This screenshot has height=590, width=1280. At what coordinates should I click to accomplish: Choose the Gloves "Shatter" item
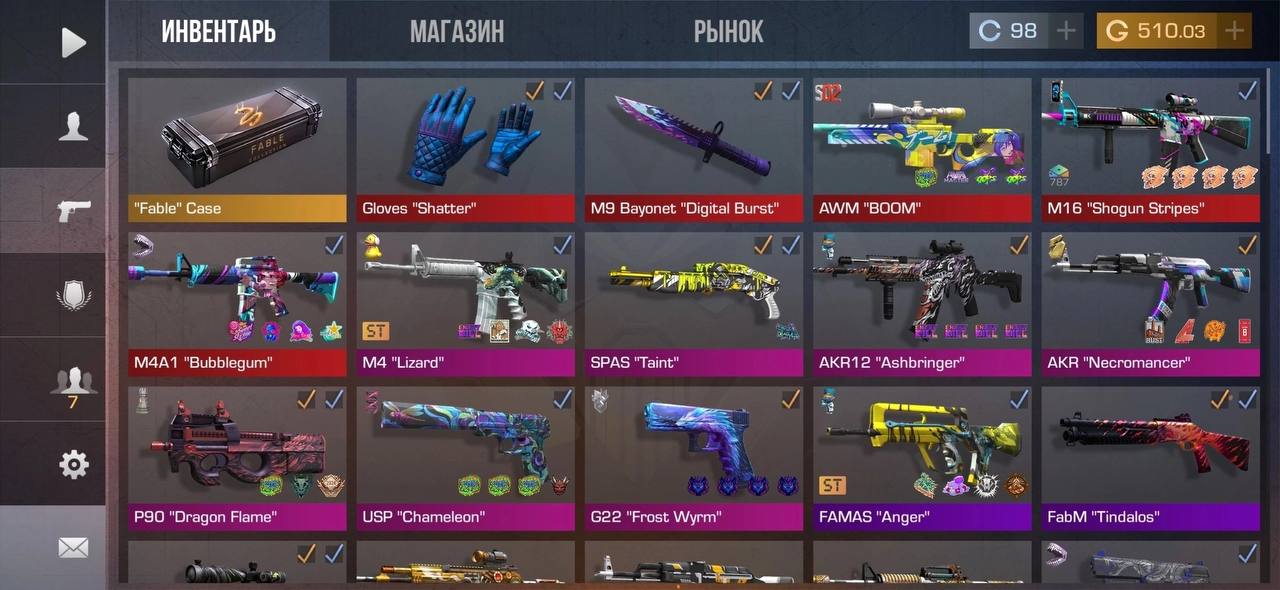465,149
